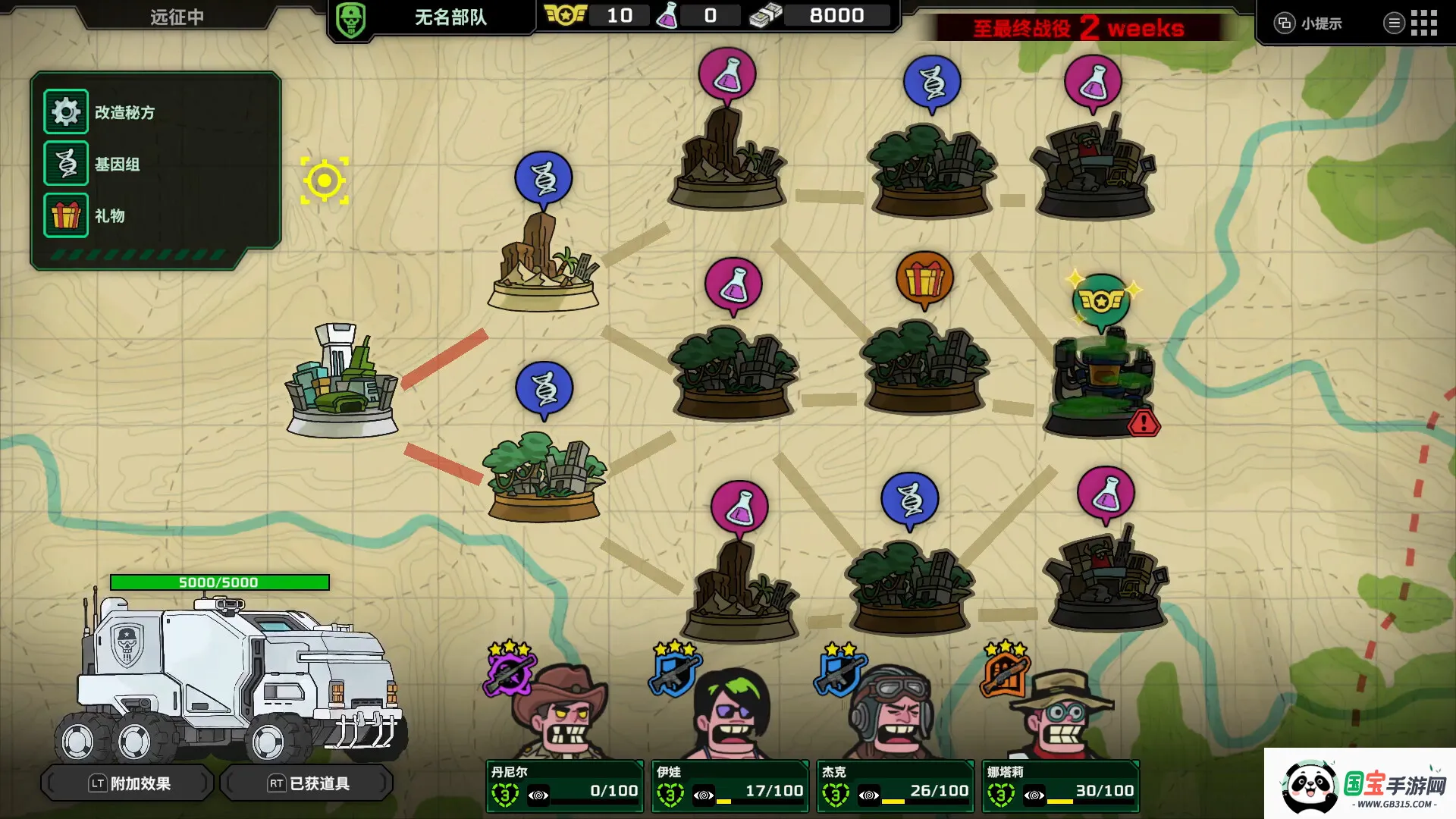Open the 礼物 gift panel
Image resolution: width=1456 pixels, height=819 pixels.
tap(66, 215)
